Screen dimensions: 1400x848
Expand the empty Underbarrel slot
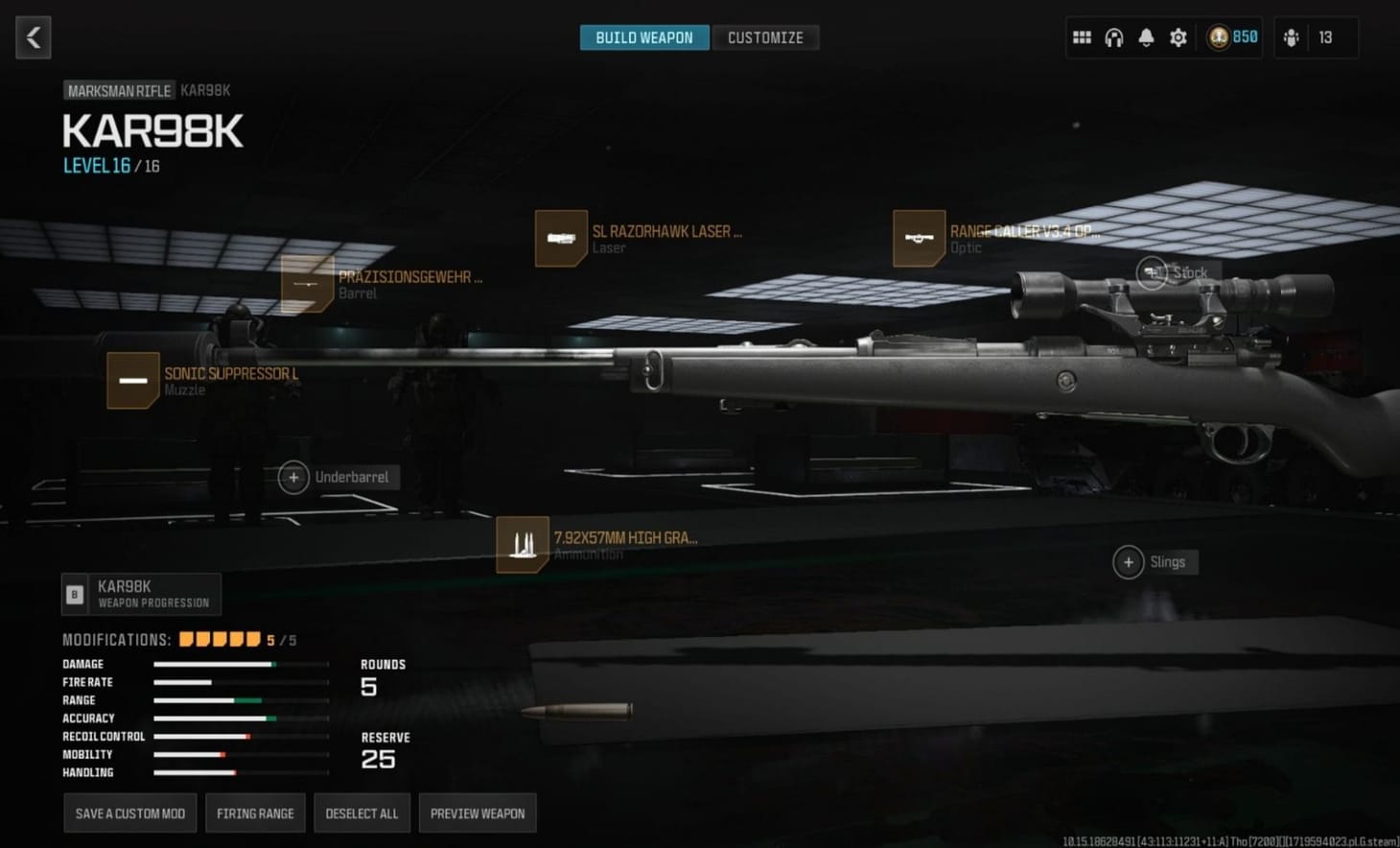[292, 477]
